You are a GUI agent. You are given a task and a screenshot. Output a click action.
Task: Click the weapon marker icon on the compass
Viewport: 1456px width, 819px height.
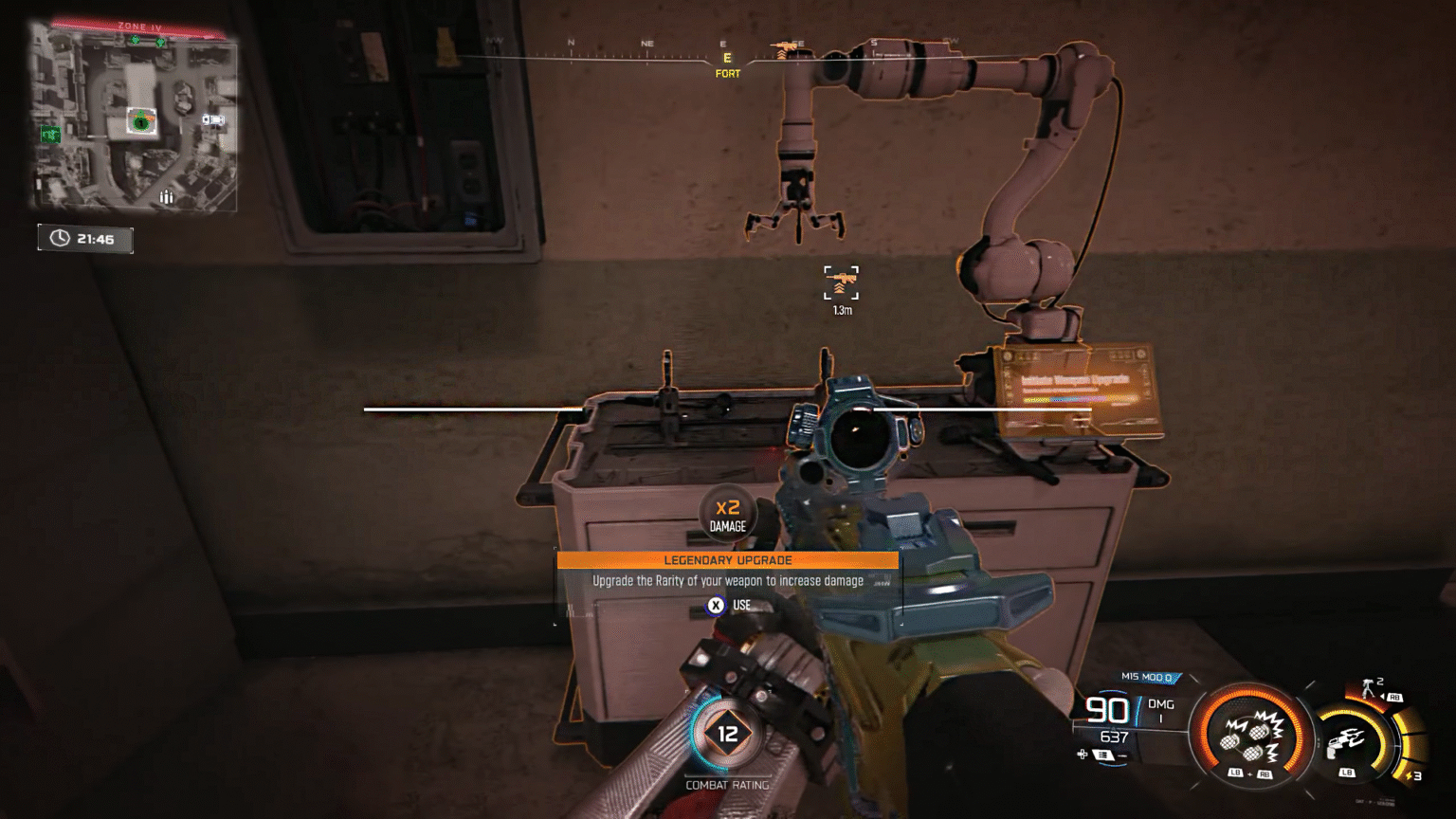(785, 45)
